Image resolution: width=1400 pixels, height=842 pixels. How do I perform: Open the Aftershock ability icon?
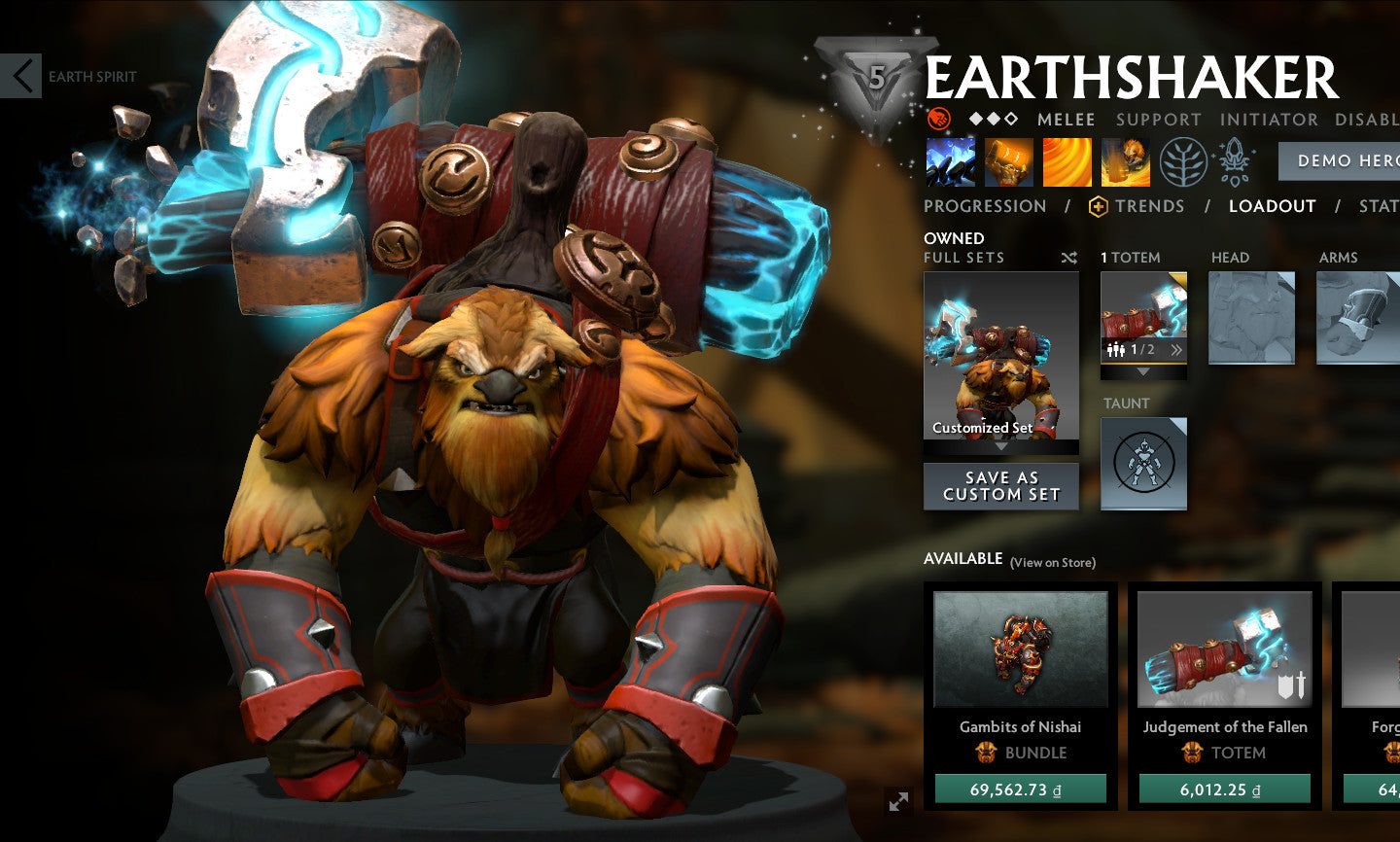[1067, 160]
